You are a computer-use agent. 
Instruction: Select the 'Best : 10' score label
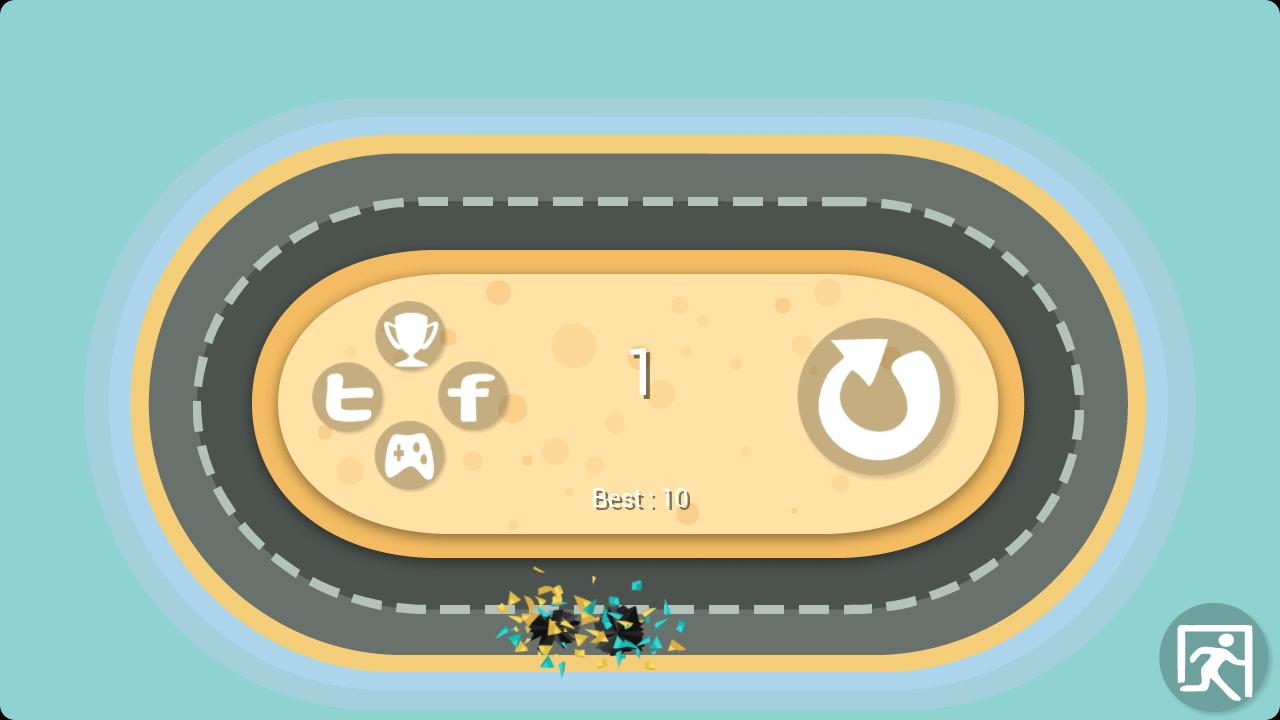point(639,499)
